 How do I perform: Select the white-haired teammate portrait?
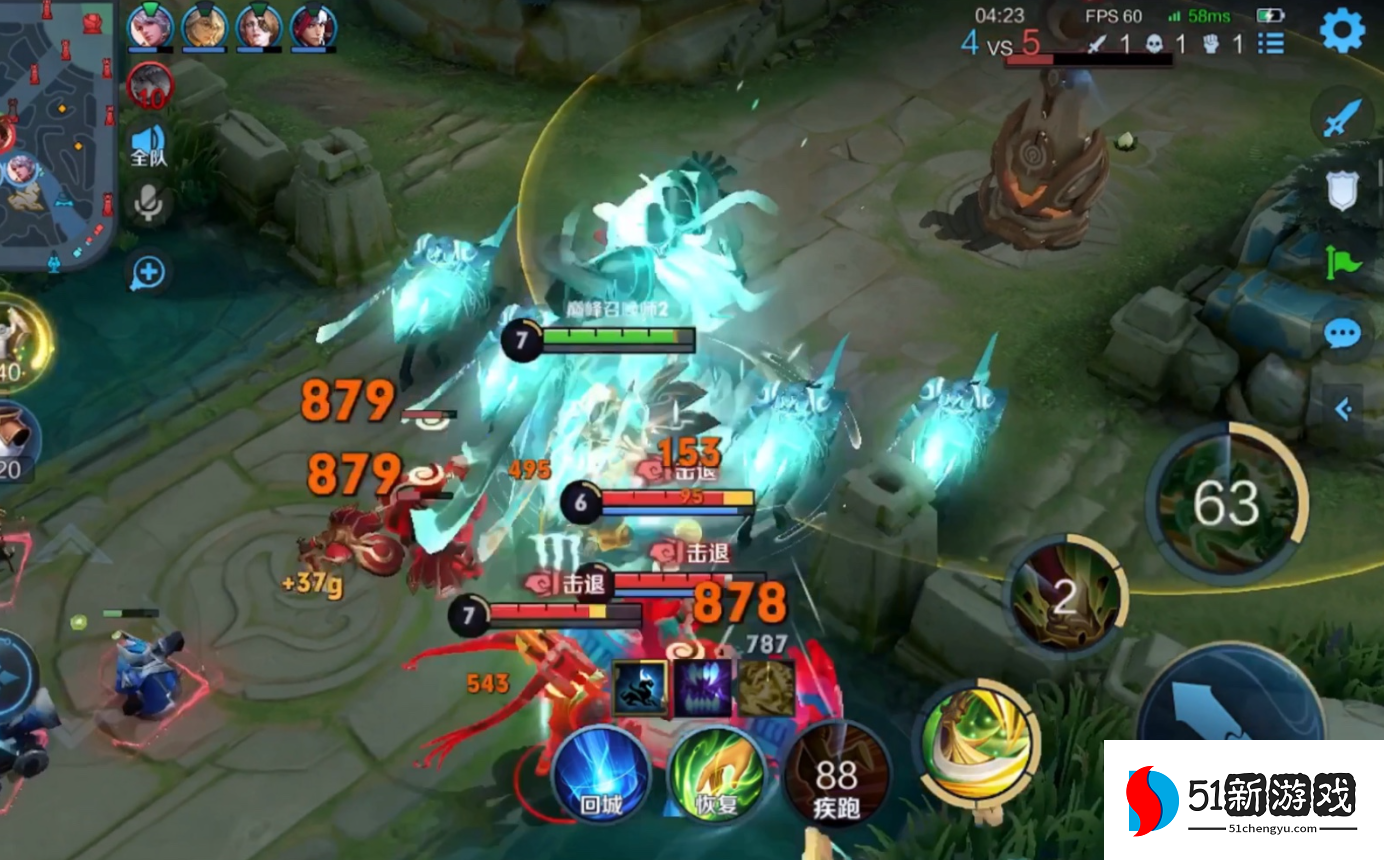coord(150,26)
